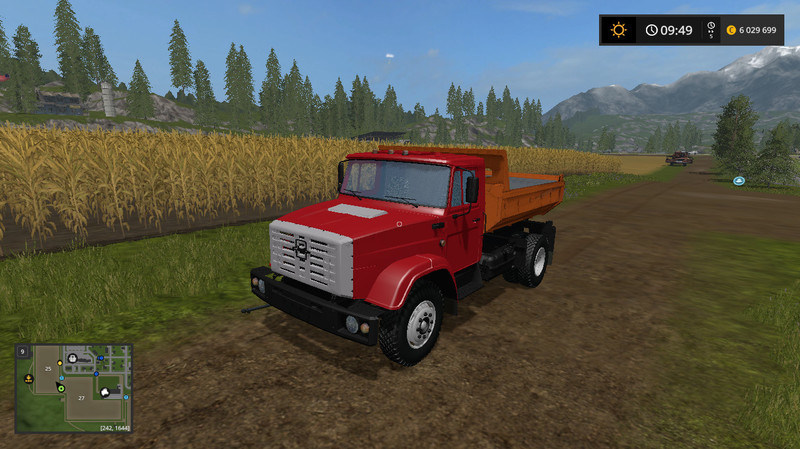
Task: Click the gold coin money icon
Action: pyautogui.click(x=731, y=30)
